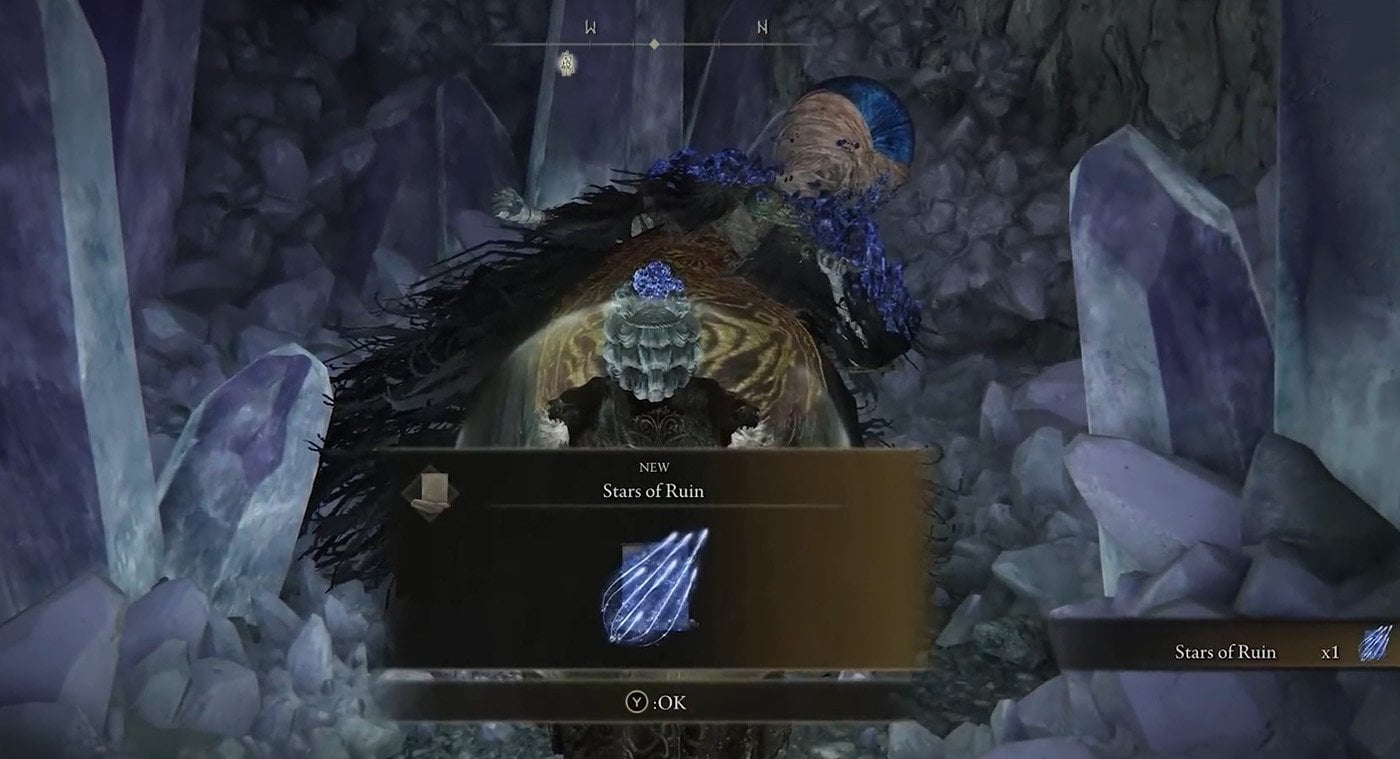The height and width of the screenshot is (759, 1400).
Task: Select the Stars of Ruin sorcery icon
Action: 656,585
